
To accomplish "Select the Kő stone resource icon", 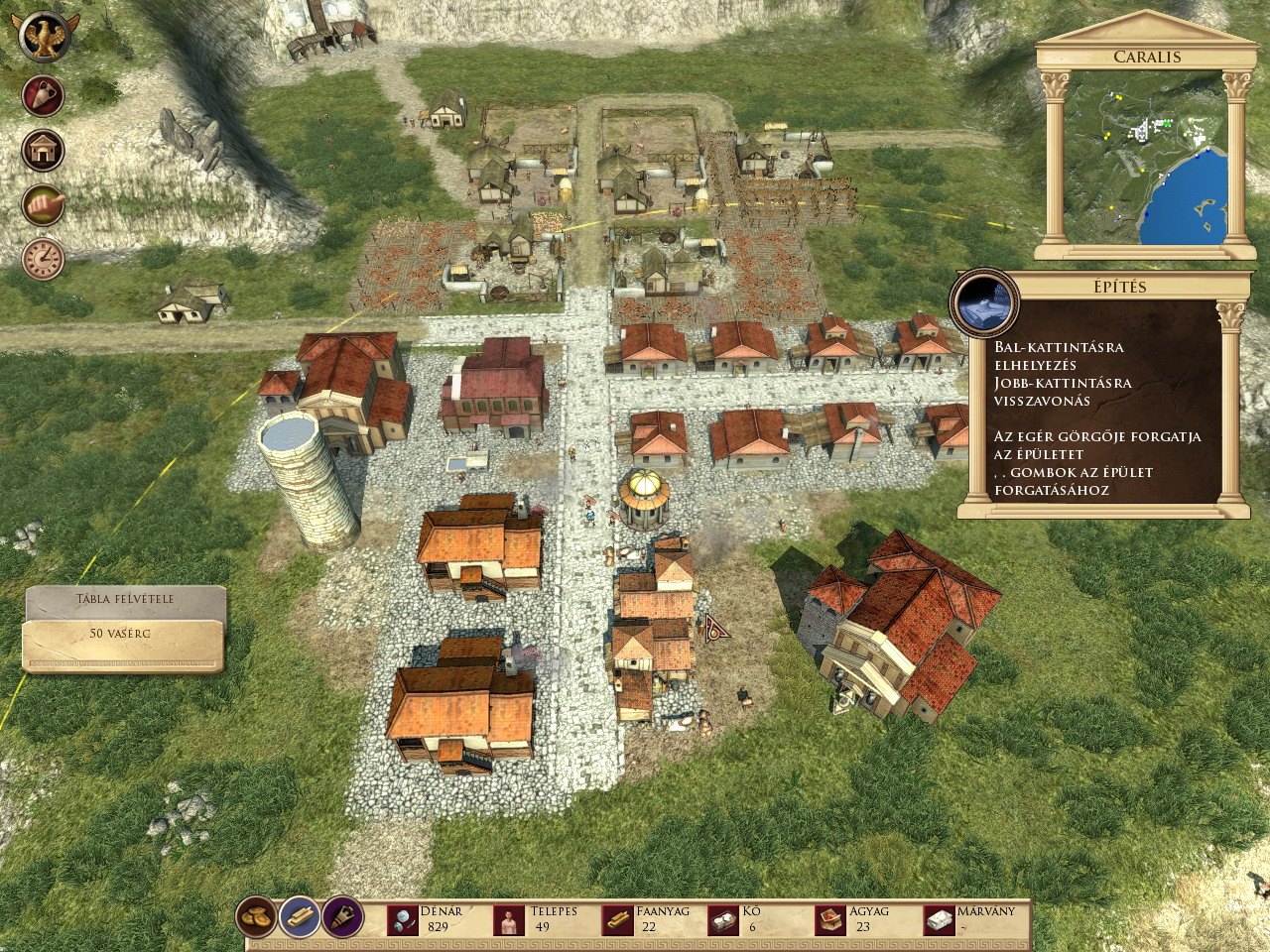I will pos(723,921).
